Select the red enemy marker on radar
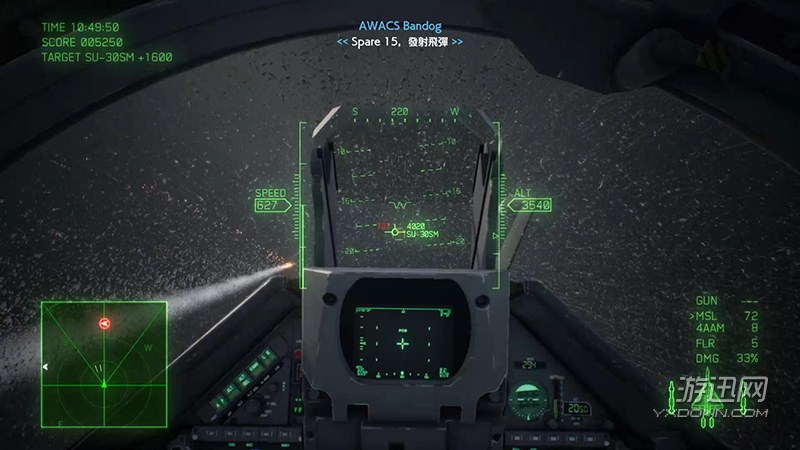This screenshot has height=450, width=800. click(104, 323)
